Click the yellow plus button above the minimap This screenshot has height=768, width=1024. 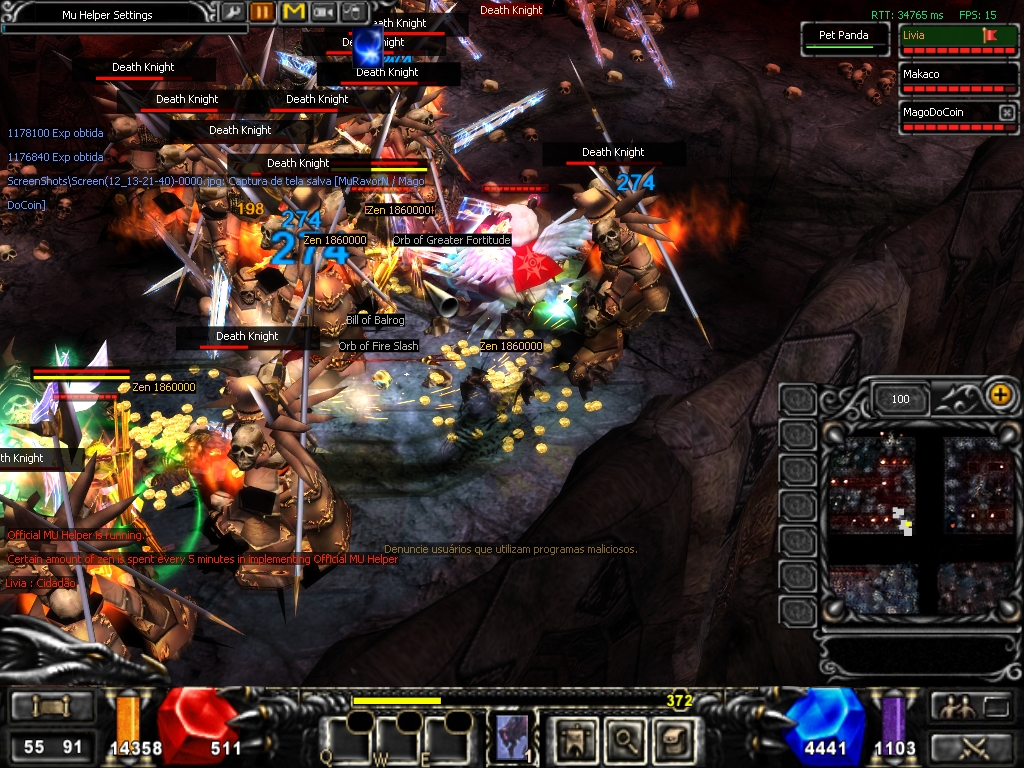(x=999, y=394)
